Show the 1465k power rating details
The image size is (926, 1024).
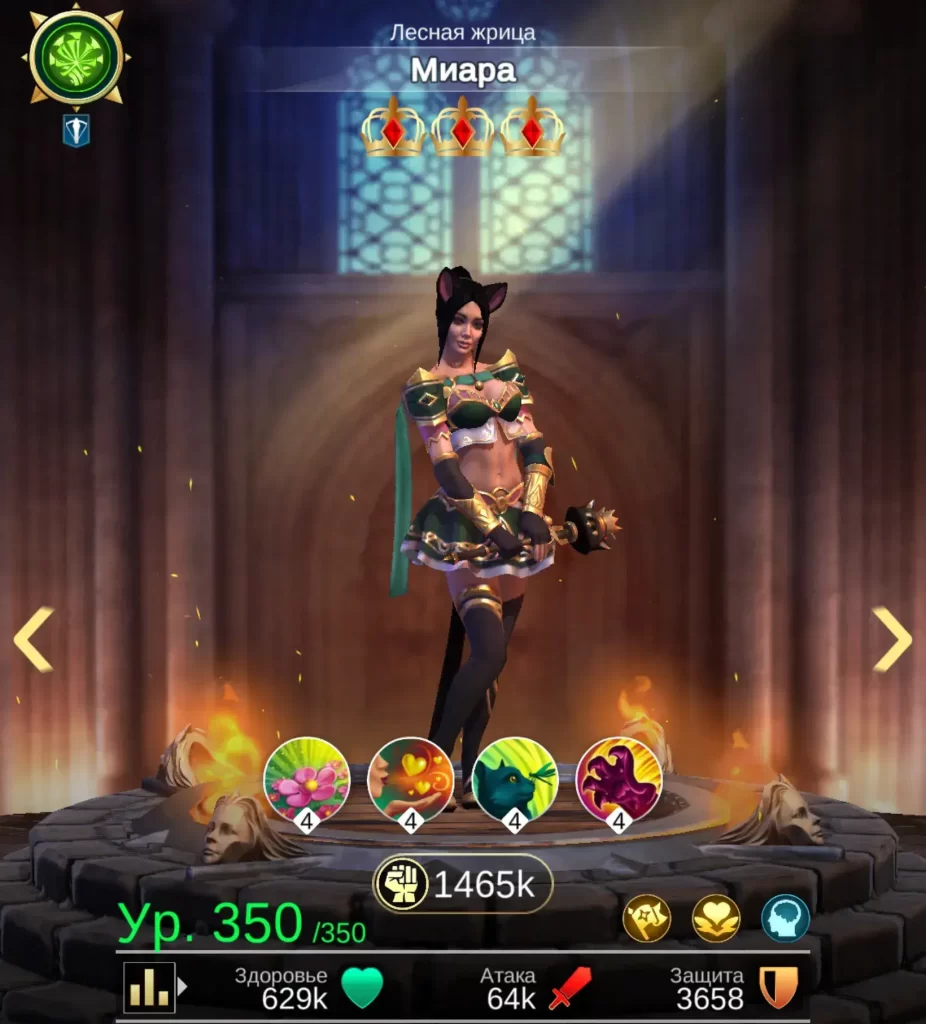[x=463, y=884]
